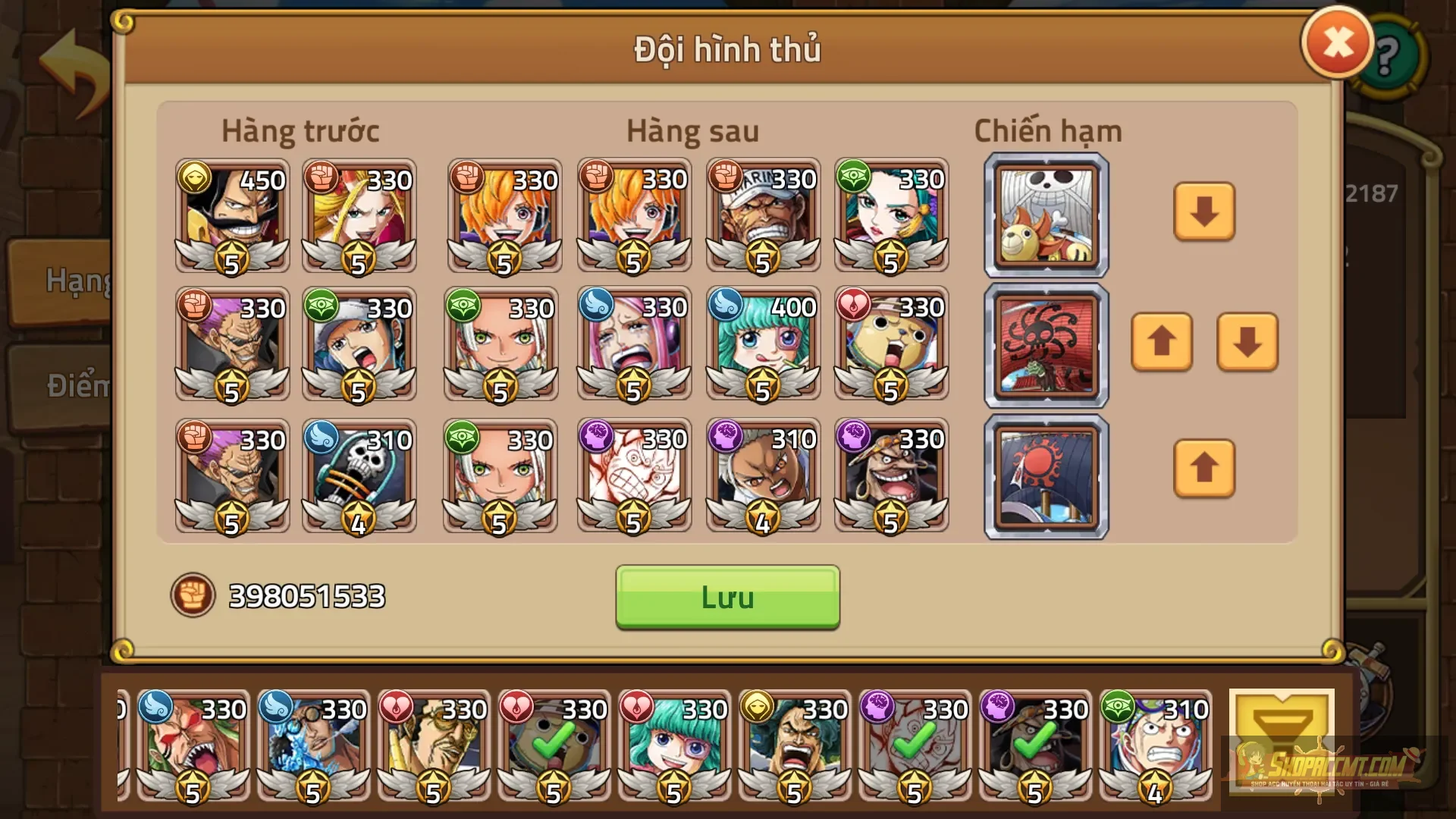Select Gol D. Roger's 450 power portrait

231,216
